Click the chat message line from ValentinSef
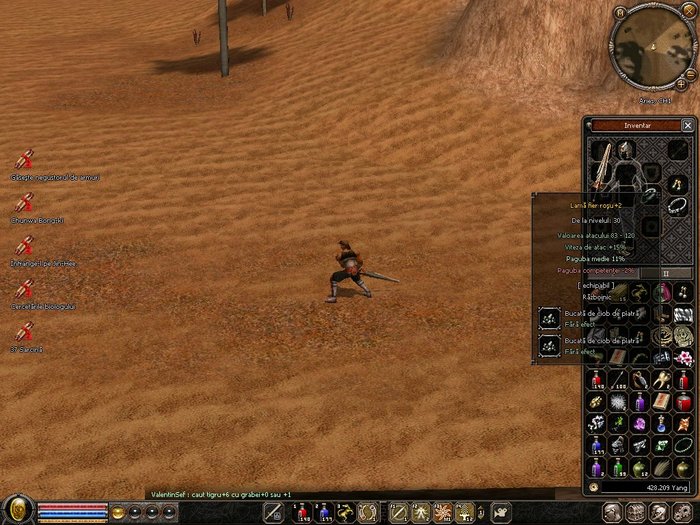700x525 pixels. [x=220, y=494]
